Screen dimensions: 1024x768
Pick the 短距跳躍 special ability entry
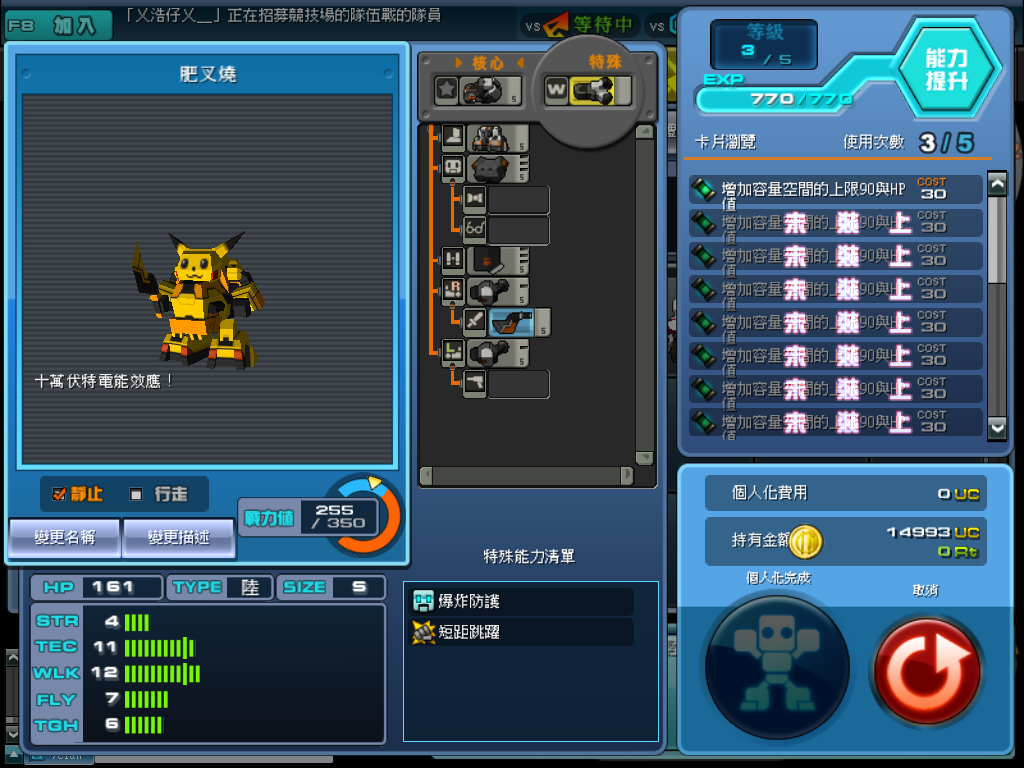pos(522,632)
